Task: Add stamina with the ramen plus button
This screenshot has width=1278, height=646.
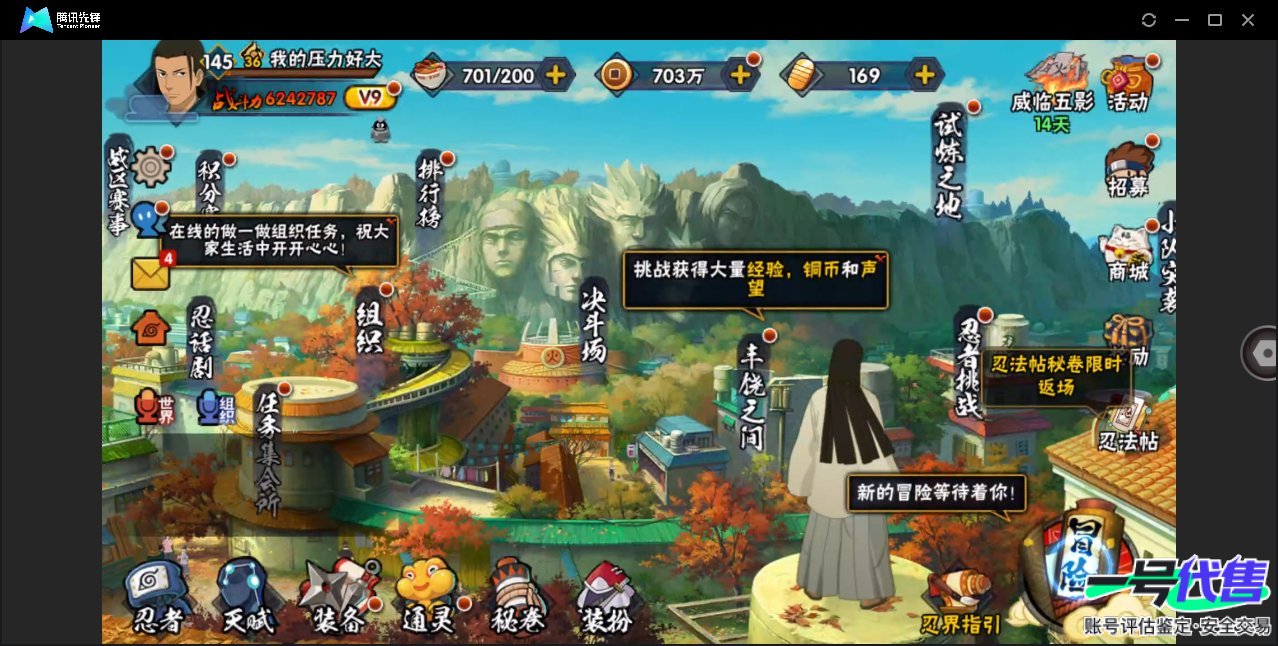Action: click(x=555, y=75)
